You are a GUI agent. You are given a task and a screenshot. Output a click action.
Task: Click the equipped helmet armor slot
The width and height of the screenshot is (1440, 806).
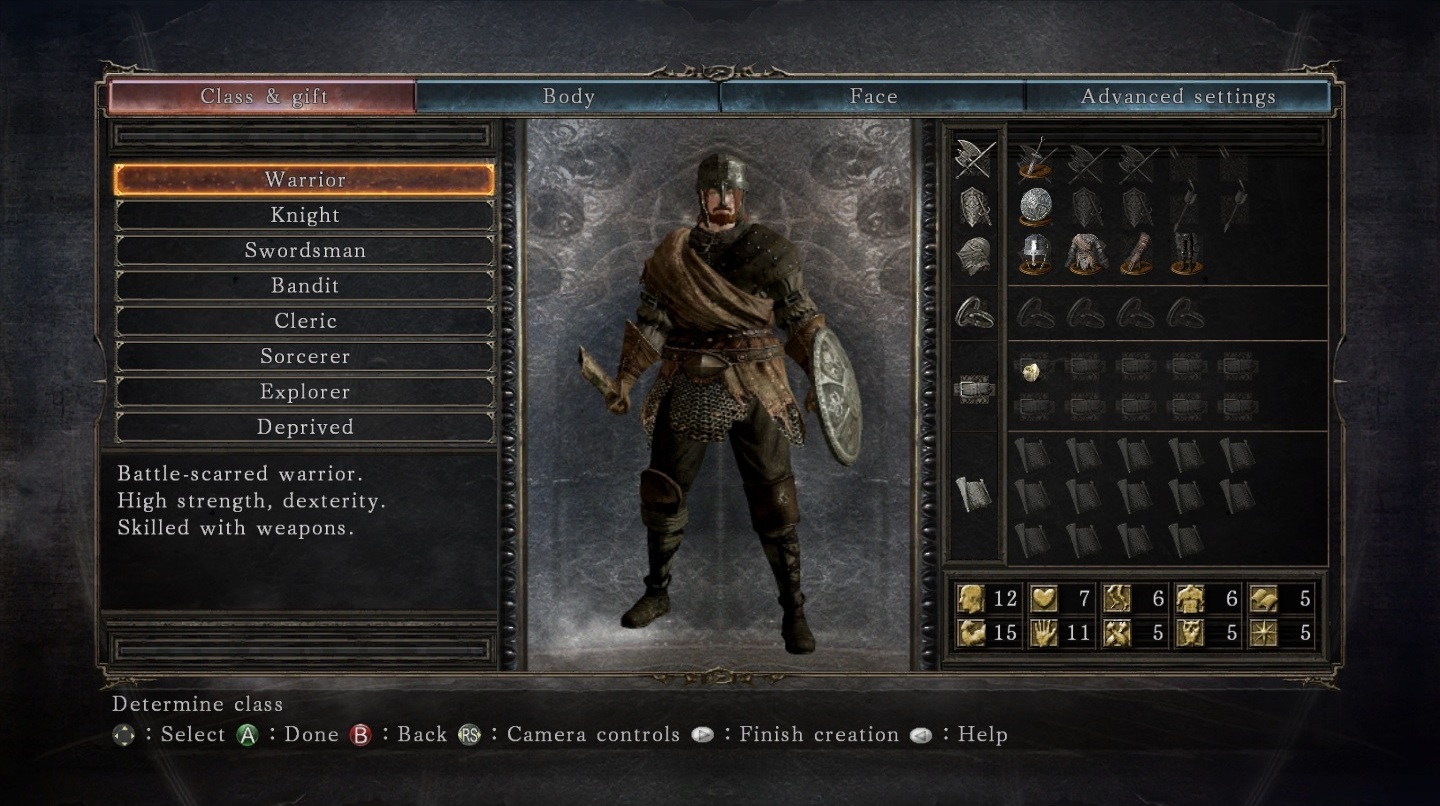point(1036,254)
